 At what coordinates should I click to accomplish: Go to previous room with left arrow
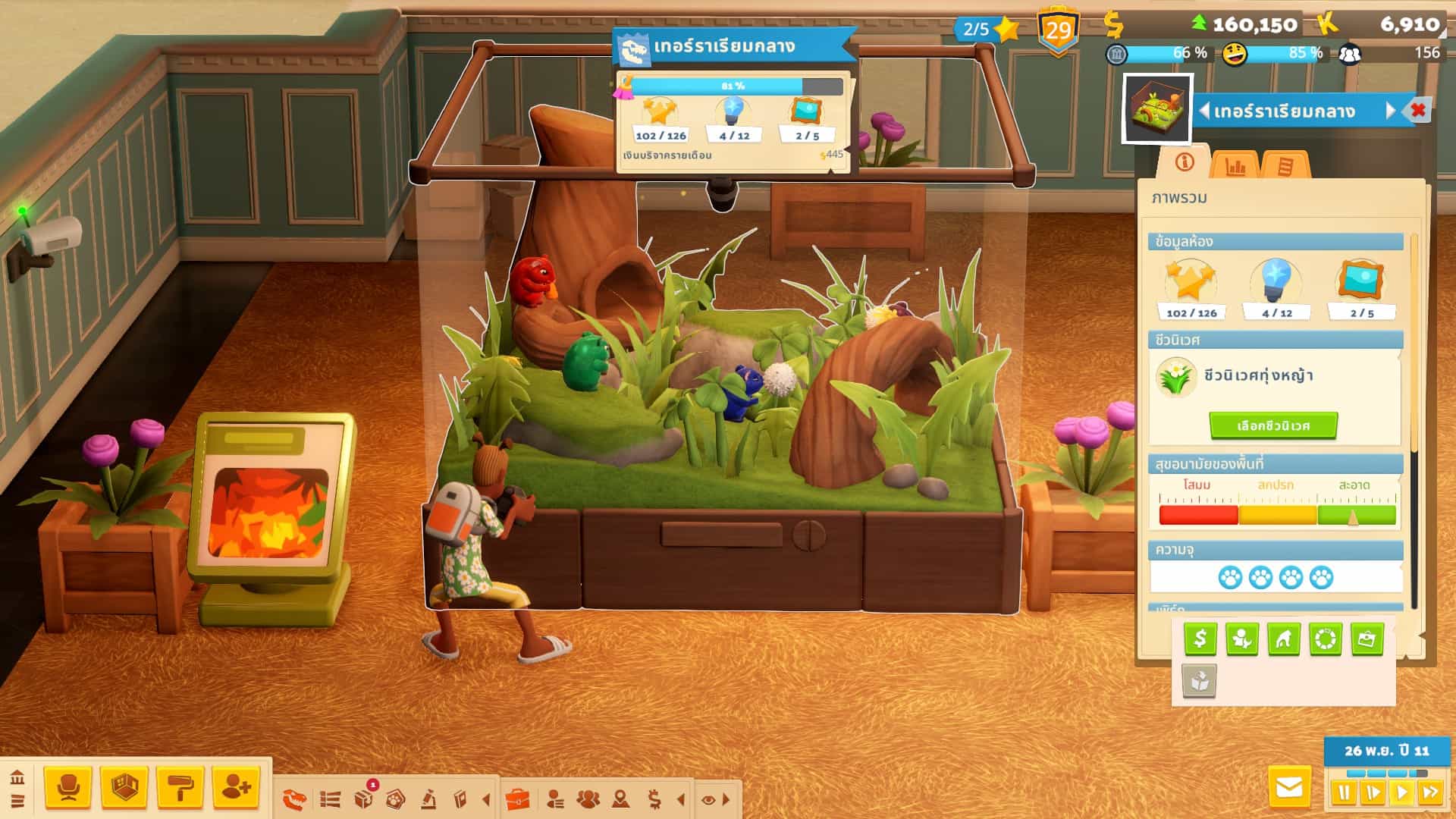[1204, 111]
